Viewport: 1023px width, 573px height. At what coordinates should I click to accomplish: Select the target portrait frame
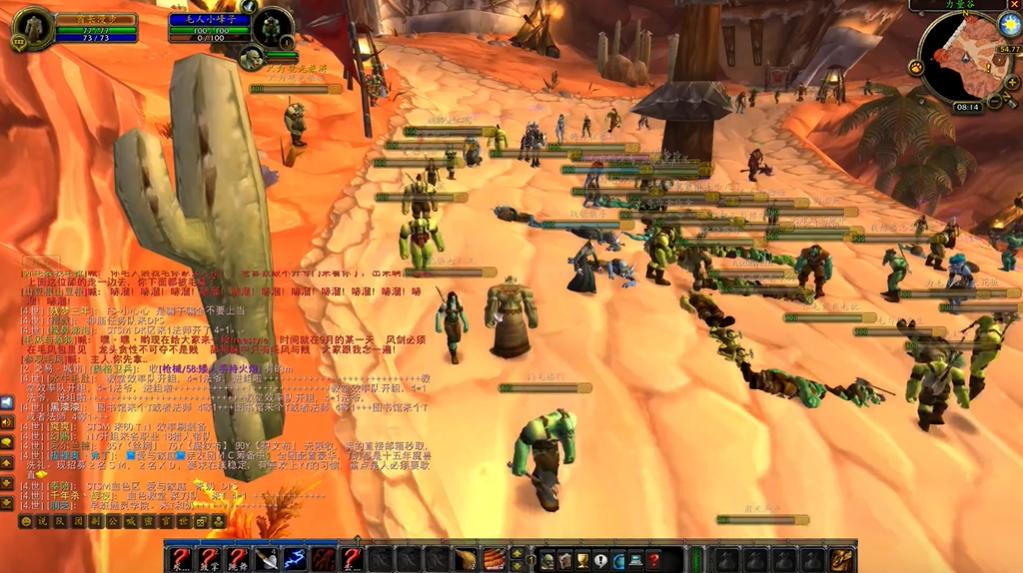[x=271, y=27]
